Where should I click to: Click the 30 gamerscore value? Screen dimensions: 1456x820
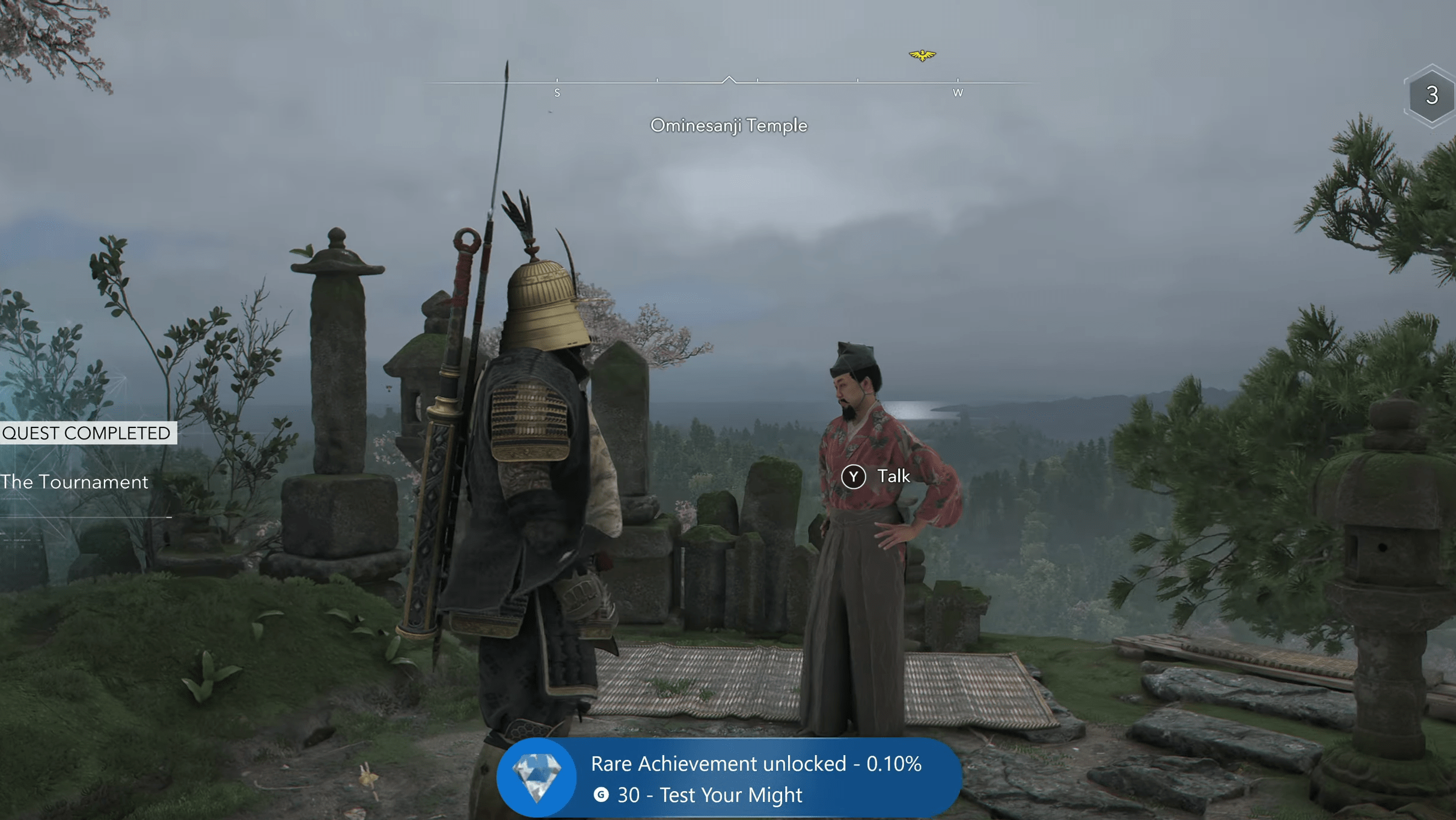click(629, 795)
